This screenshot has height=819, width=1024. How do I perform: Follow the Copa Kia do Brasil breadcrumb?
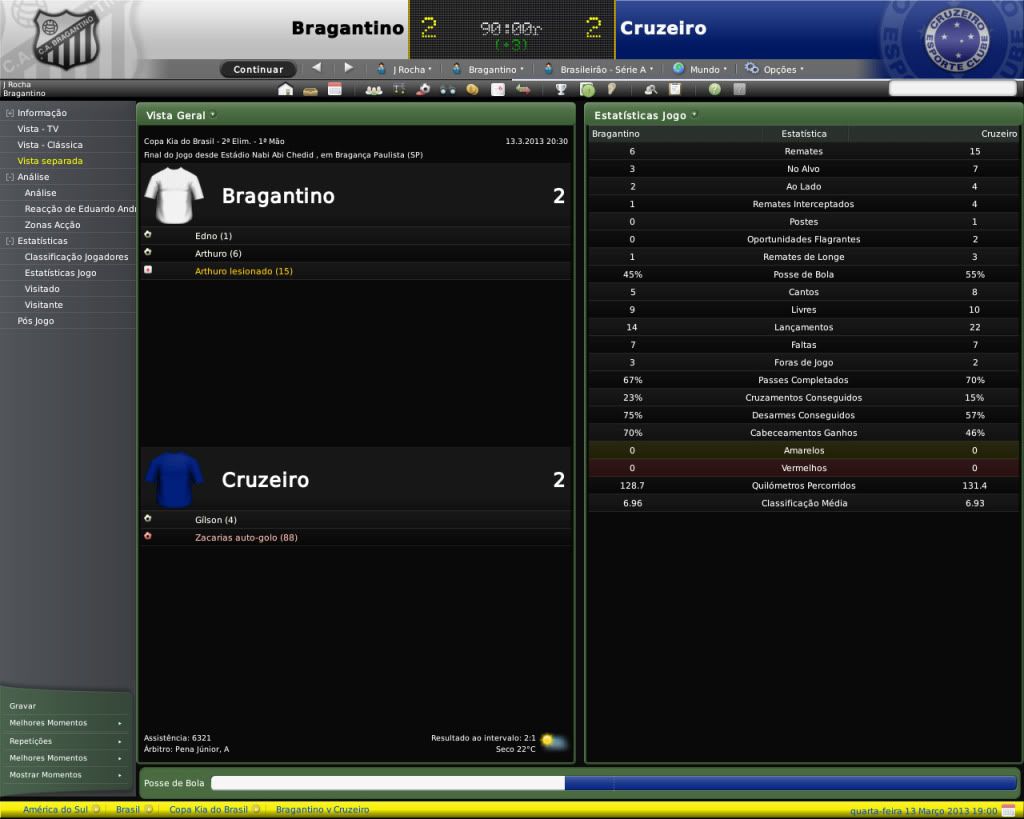(x=208, y=809)
